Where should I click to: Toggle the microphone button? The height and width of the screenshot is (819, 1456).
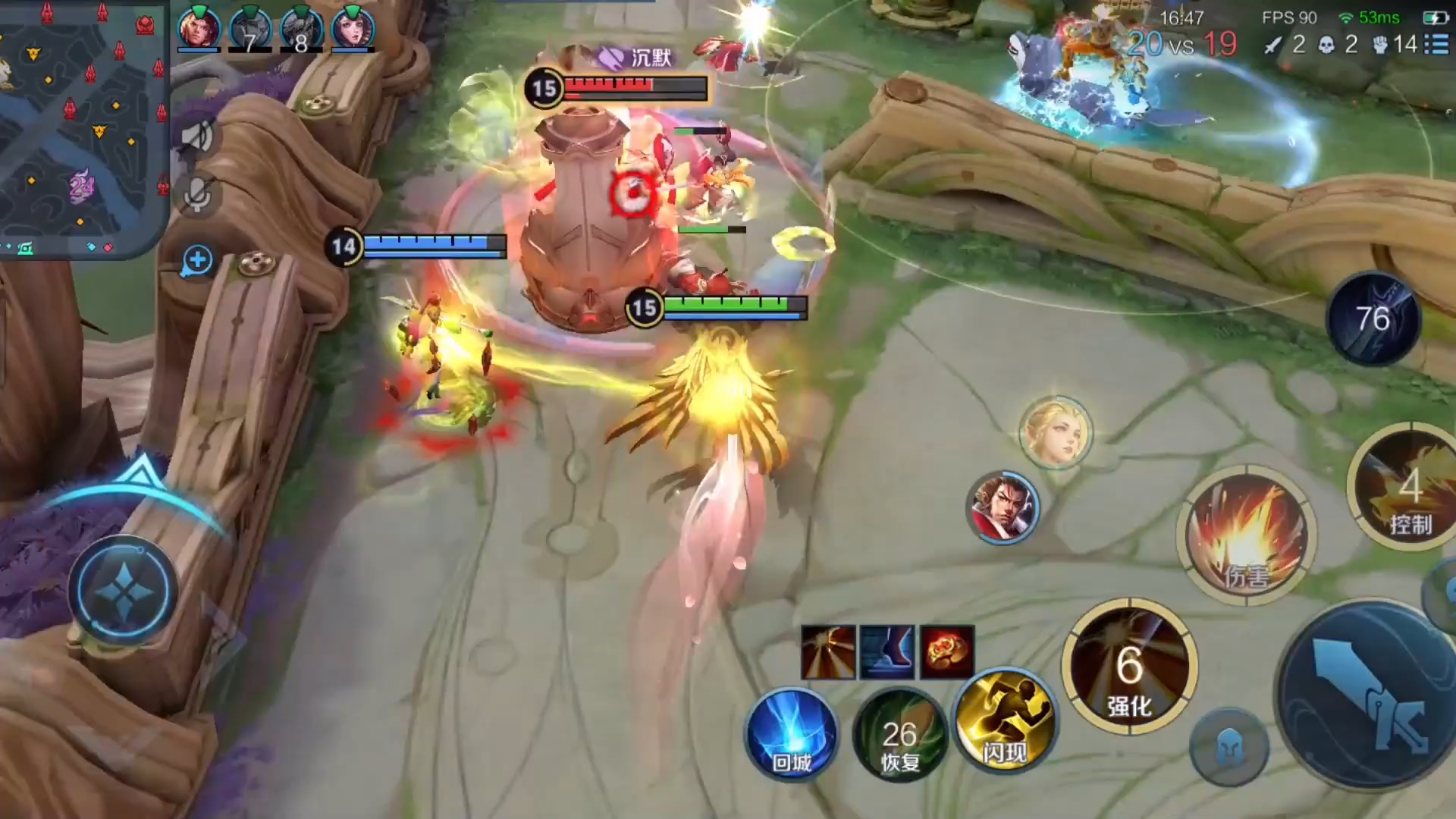[197, 195]
